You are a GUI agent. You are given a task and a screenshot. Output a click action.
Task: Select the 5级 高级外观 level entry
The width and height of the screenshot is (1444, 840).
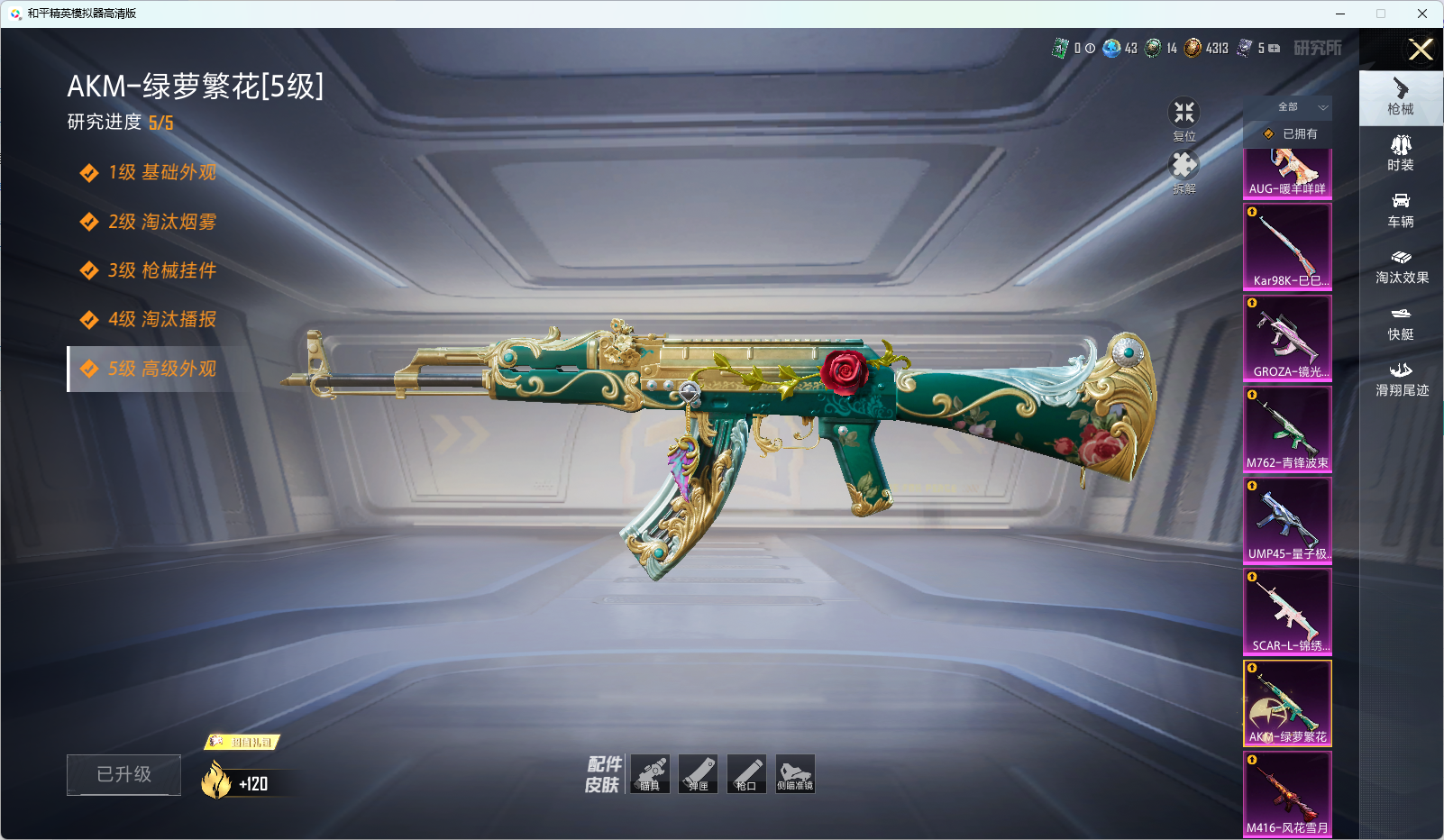coord(162,369)
